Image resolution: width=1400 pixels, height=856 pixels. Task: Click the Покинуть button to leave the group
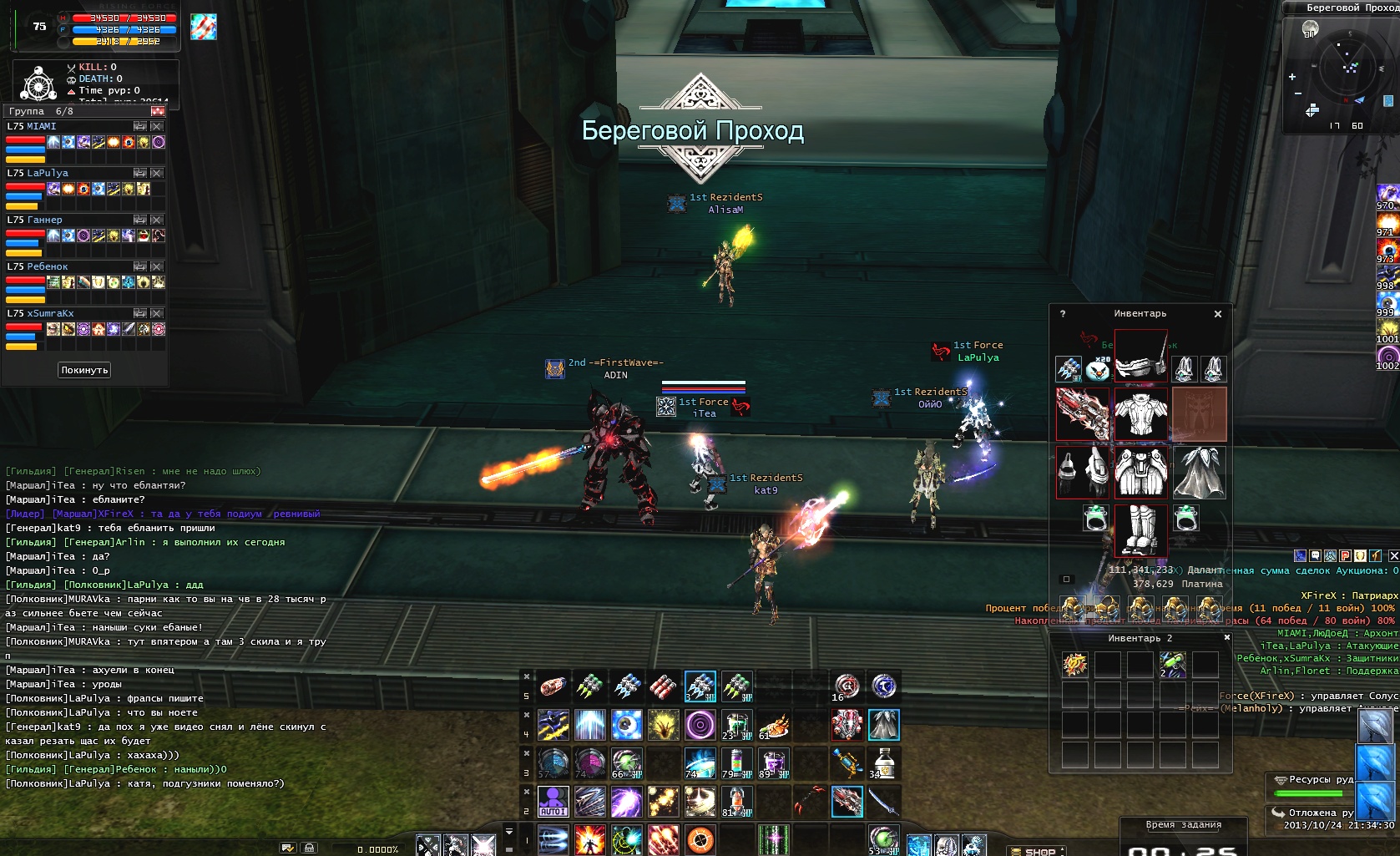(x=84, y=370)
